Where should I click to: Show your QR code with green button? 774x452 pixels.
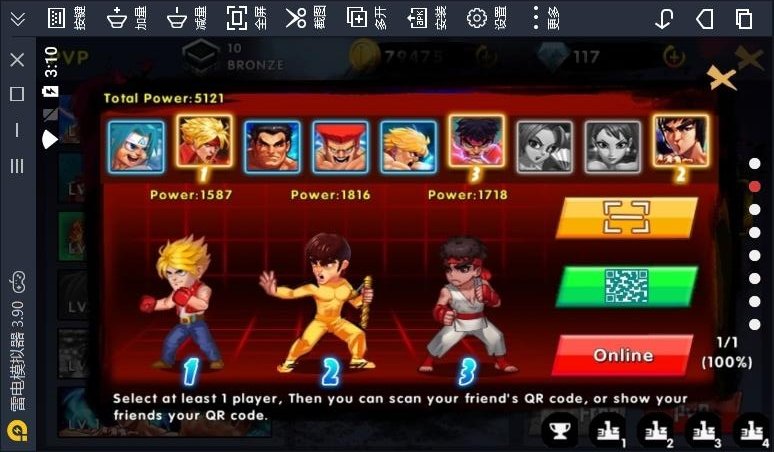coord(626,286)
